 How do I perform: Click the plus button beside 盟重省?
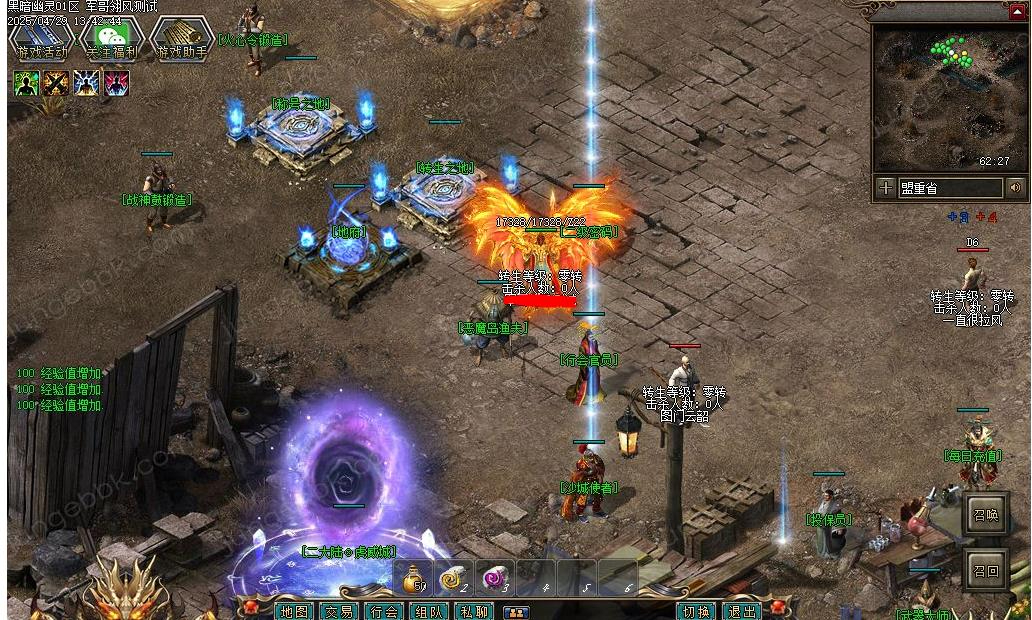coord(886,187)
